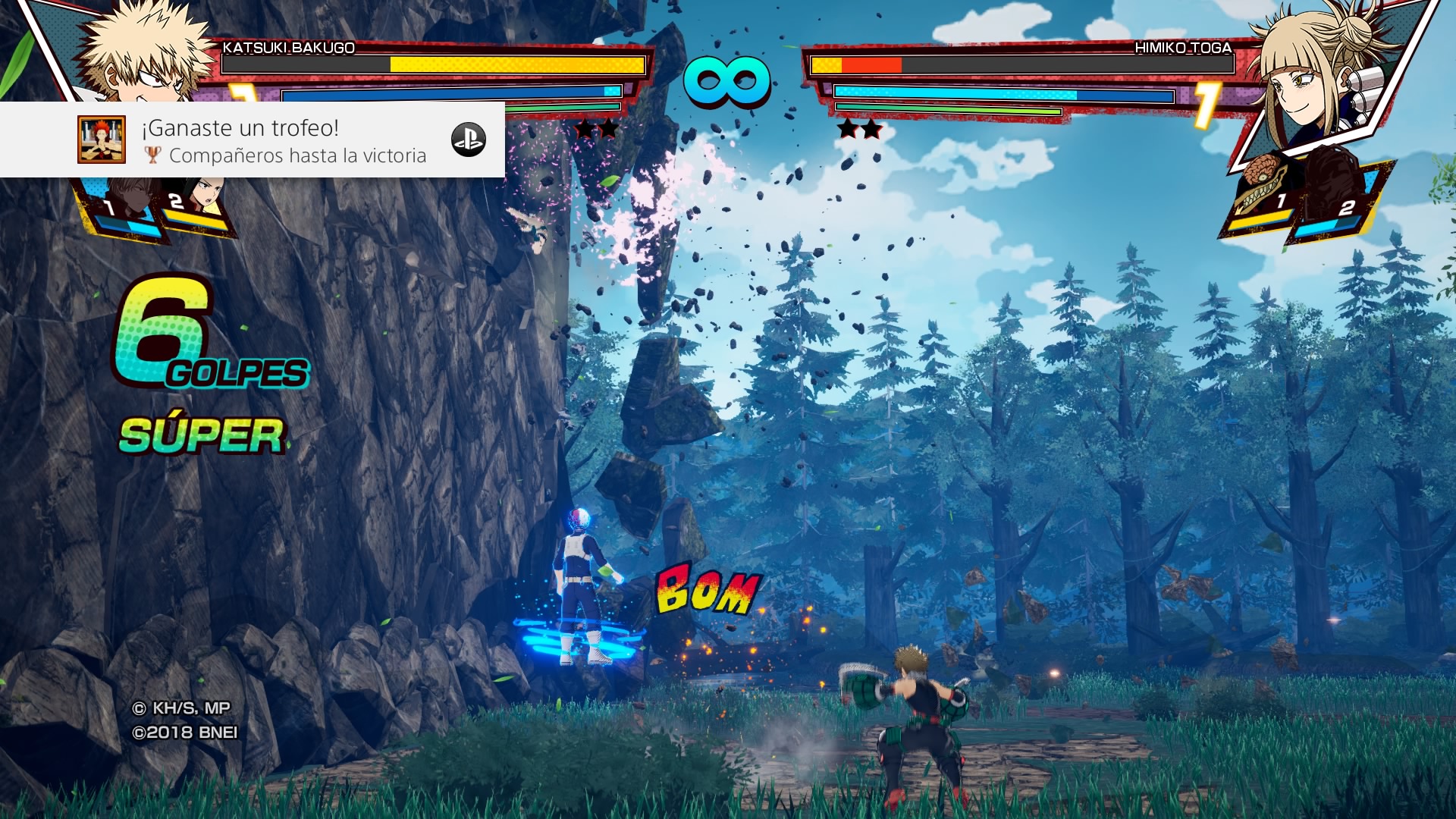1456x819 pixels.
Task: Click the trophy thumbnail image in the notification
Action: (x=102, y=140)
